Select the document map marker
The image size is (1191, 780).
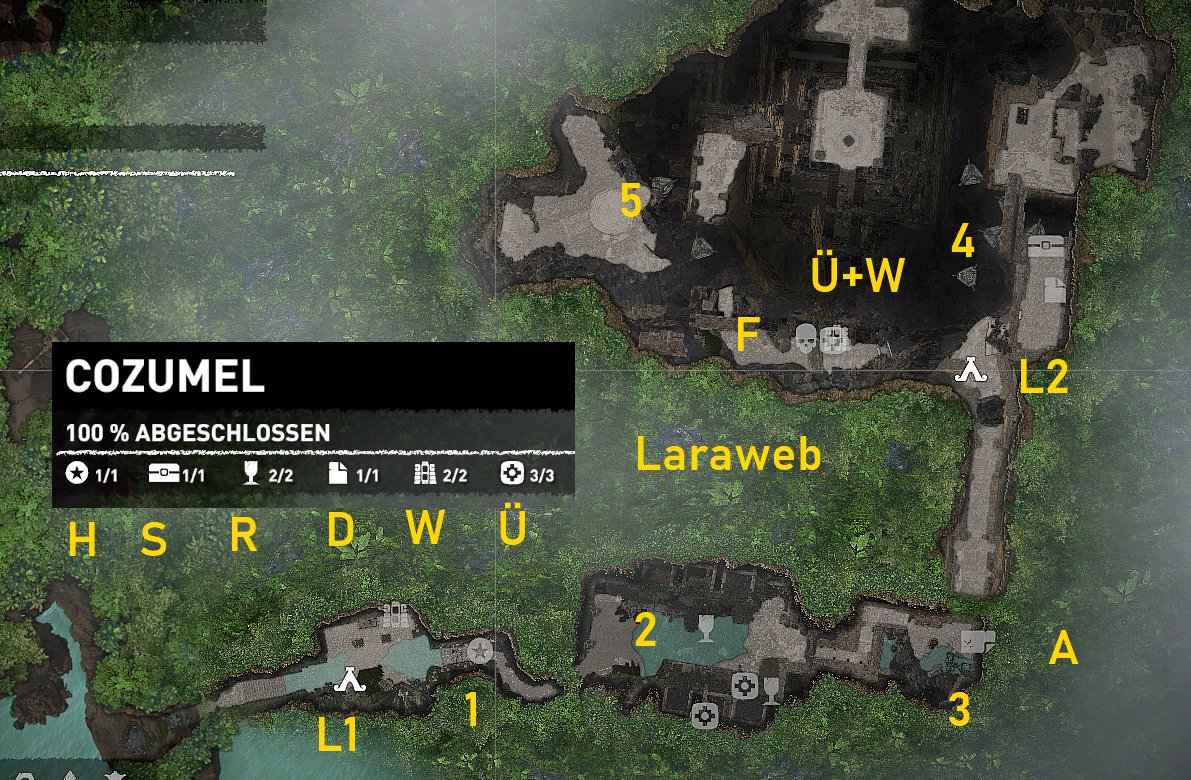pyautogui.click(x=1055, y=289)
